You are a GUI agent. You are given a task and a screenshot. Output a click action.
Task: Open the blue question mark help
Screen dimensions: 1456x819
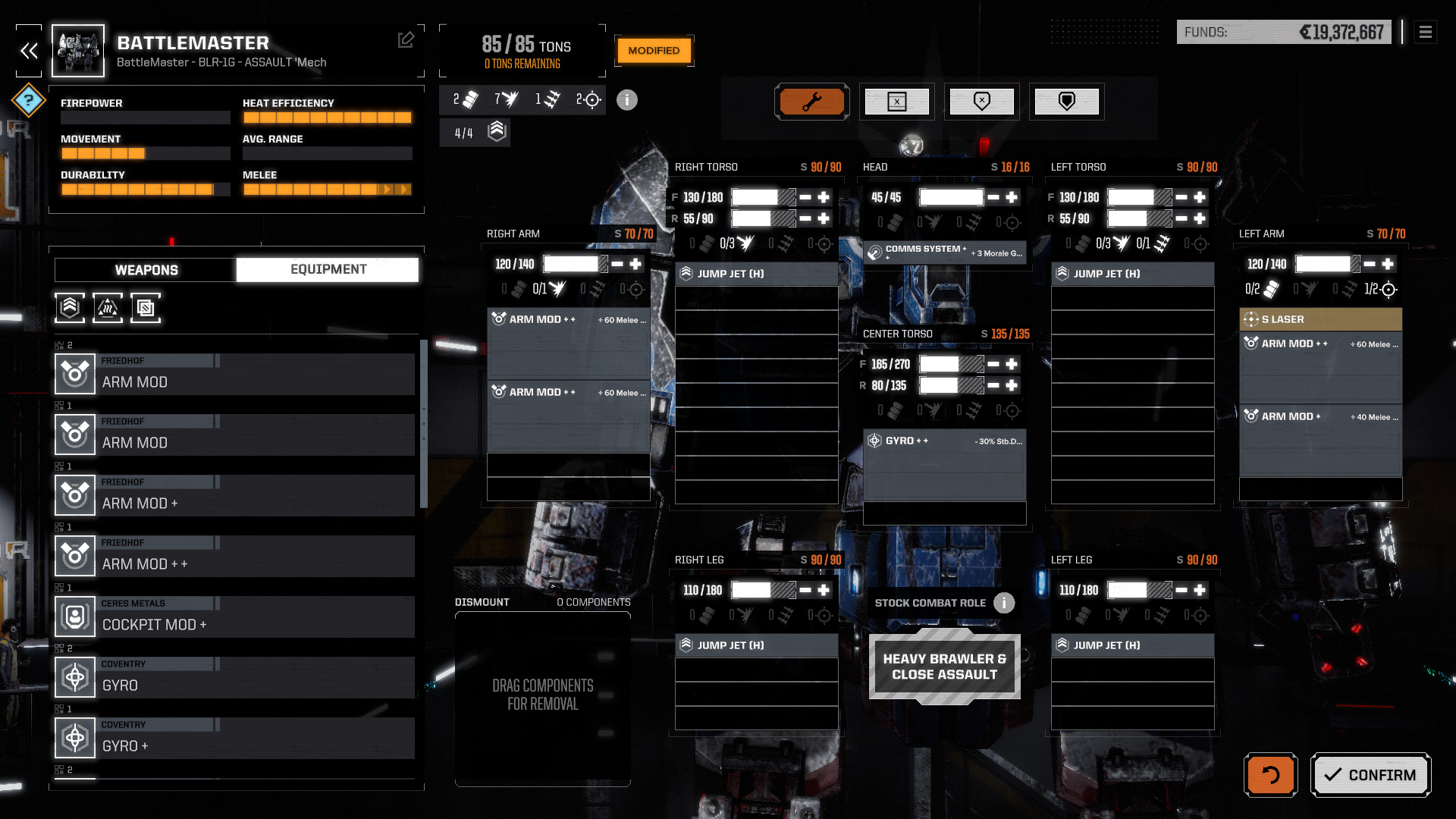coord(29,100)
